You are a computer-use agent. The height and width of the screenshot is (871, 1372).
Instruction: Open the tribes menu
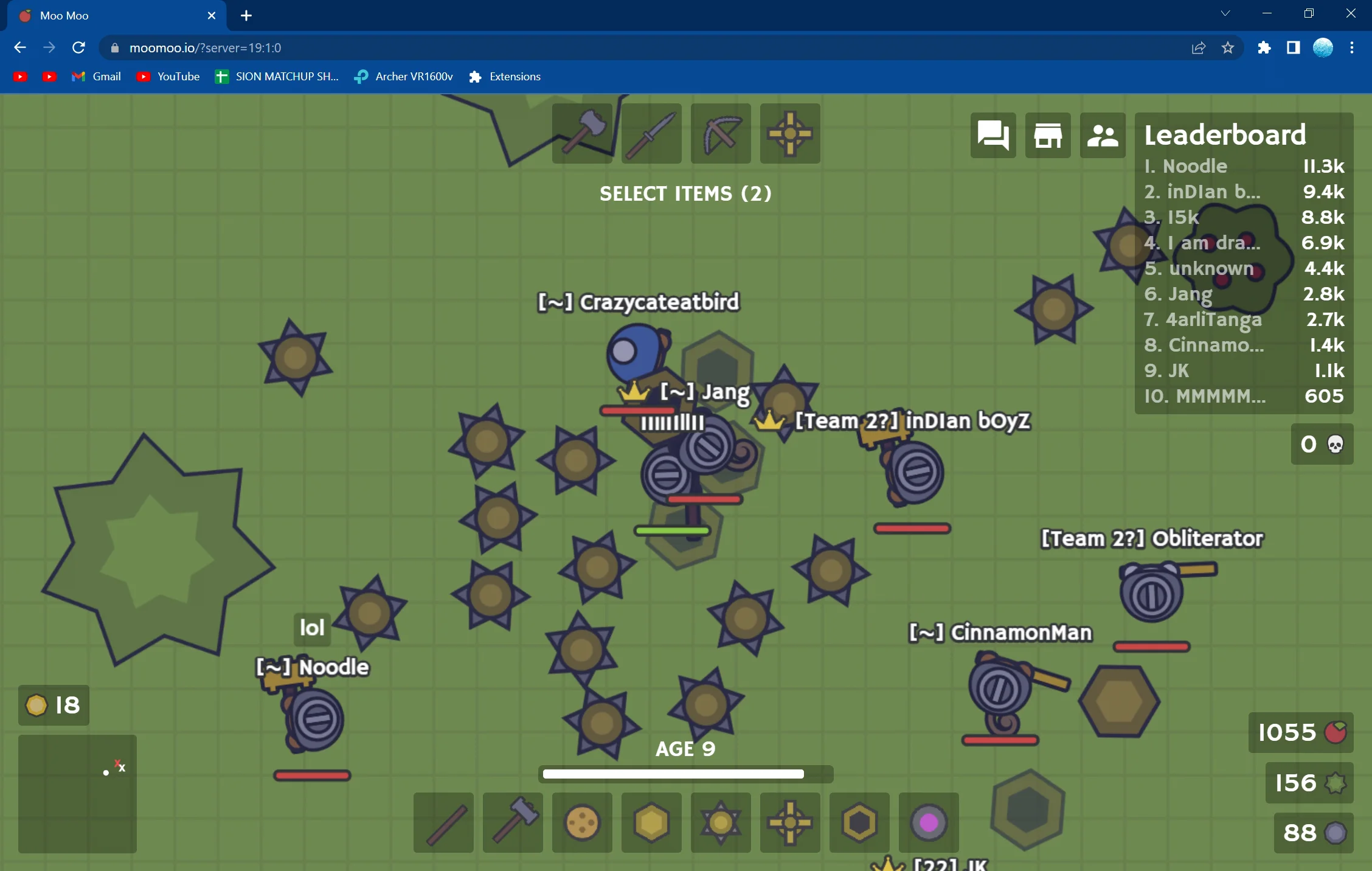point(1103,135)
